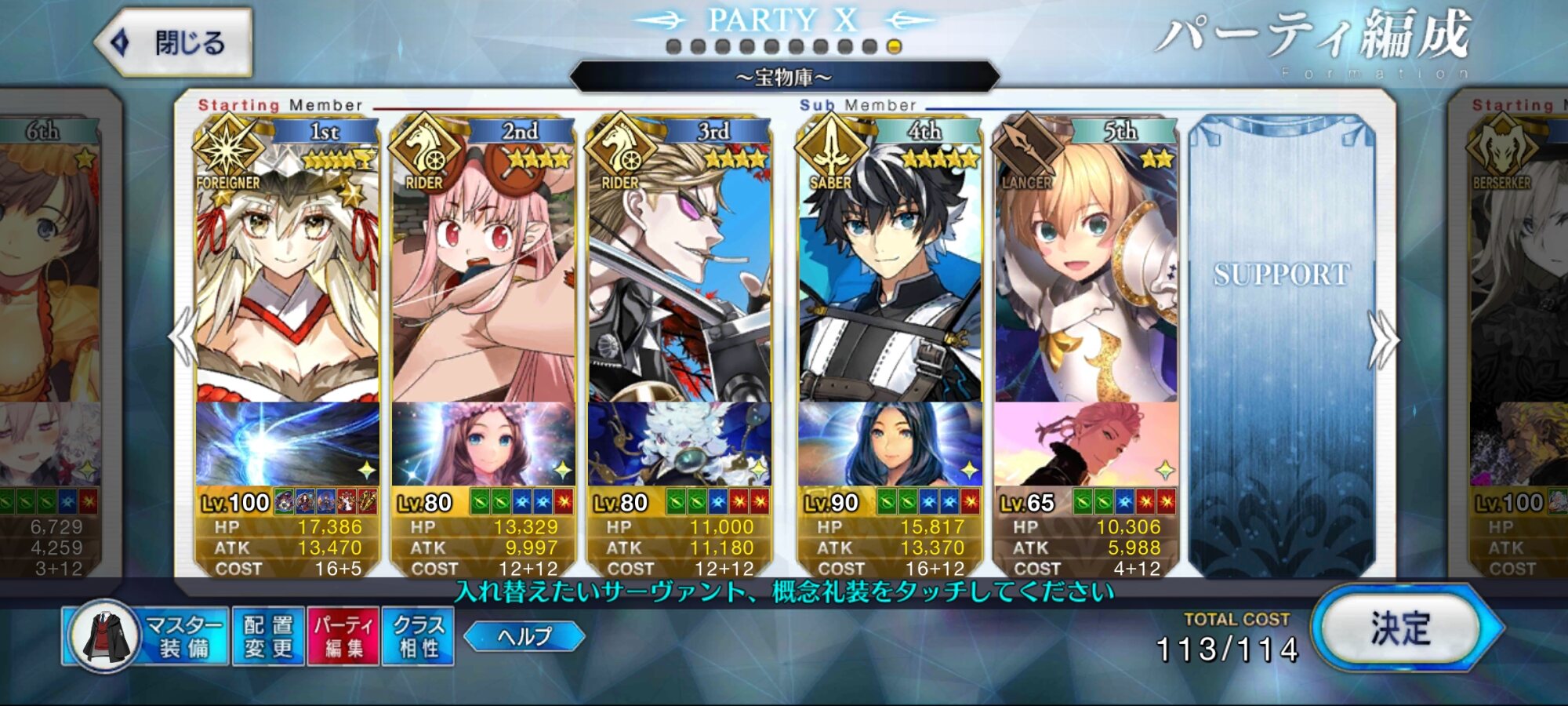Change the red-haired man craft essence
This screenshot has width=1568, height=706.
click(1086, 444)
